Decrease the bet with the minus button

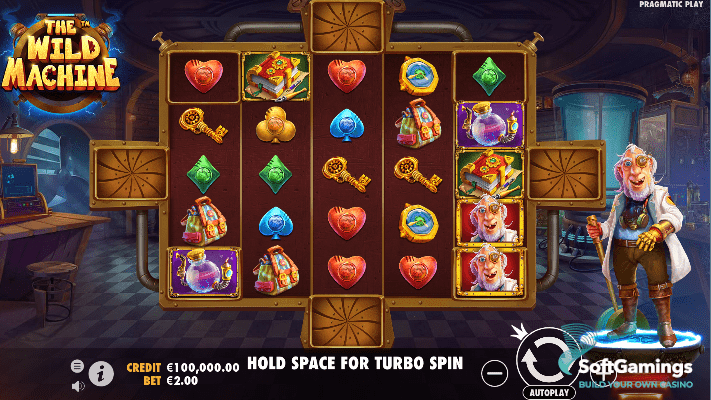tap(494, 372)
